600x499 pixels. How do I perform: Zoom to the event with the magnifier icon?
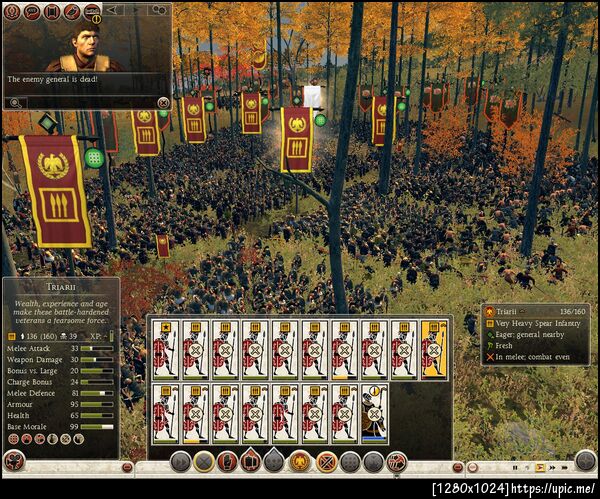15,102
